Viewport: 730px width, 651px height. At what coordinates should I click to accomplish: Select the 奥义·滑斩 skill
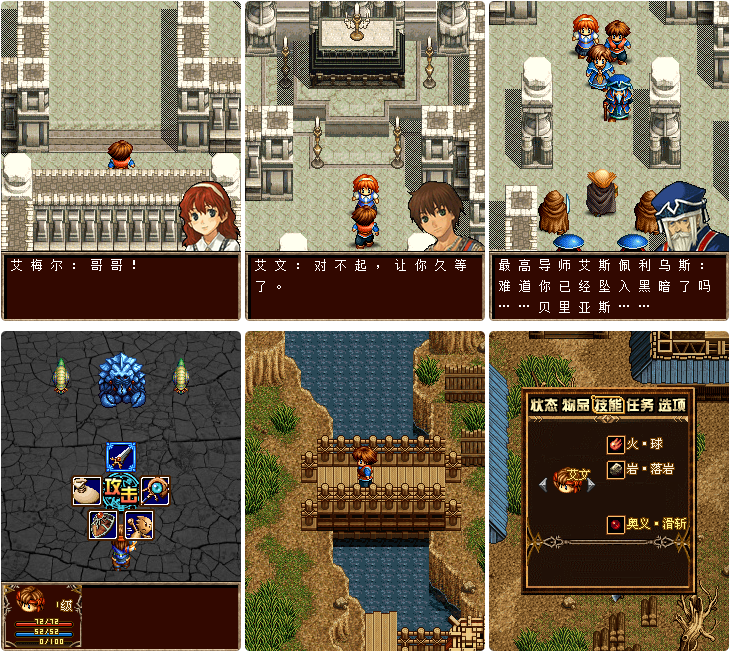coord(646,523)
